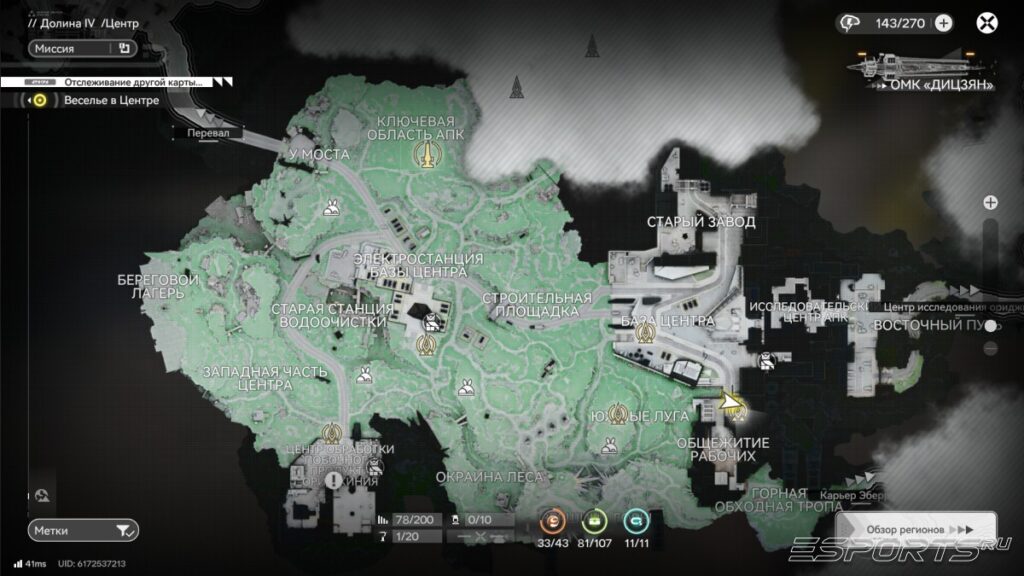Select the Южные луга teleport marker
This screenshot has width=1024, height=576.
click(x=617, y=413)
